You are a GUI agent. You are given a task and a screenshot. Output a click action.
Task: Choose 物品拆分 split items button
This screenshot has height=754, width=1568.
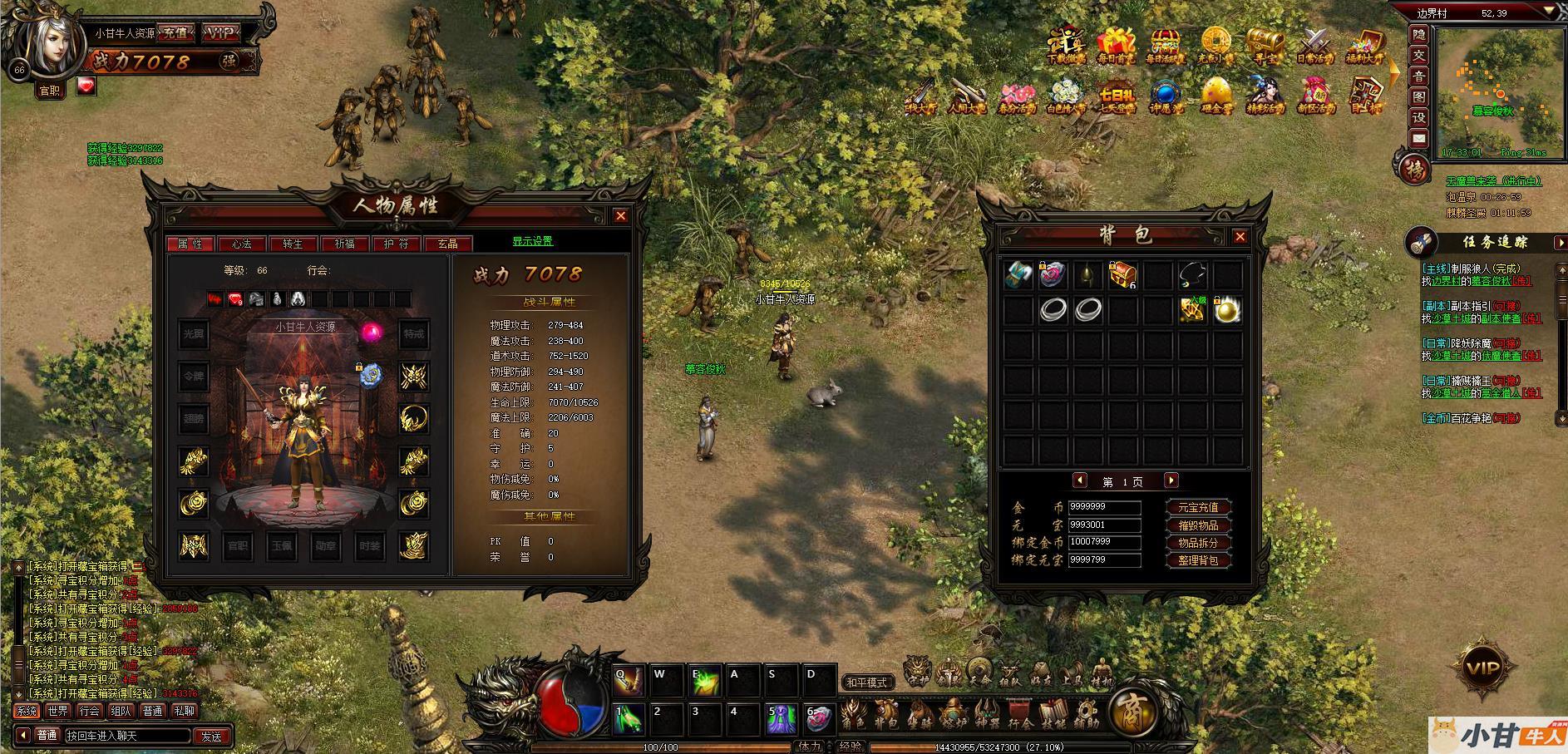click(1197, 543)
